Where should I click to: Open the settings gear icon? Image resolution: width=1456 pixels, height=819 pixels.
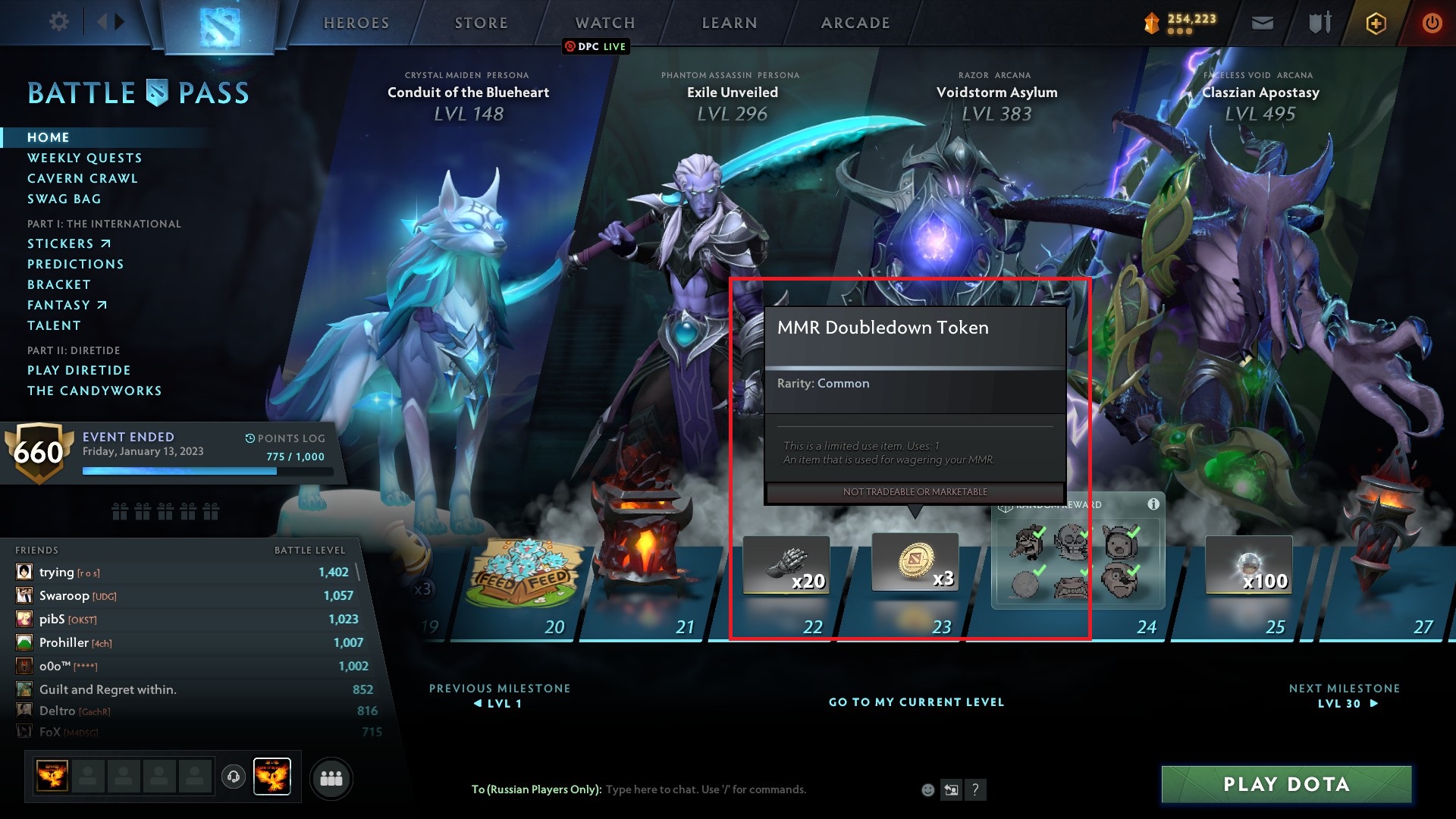58,21
